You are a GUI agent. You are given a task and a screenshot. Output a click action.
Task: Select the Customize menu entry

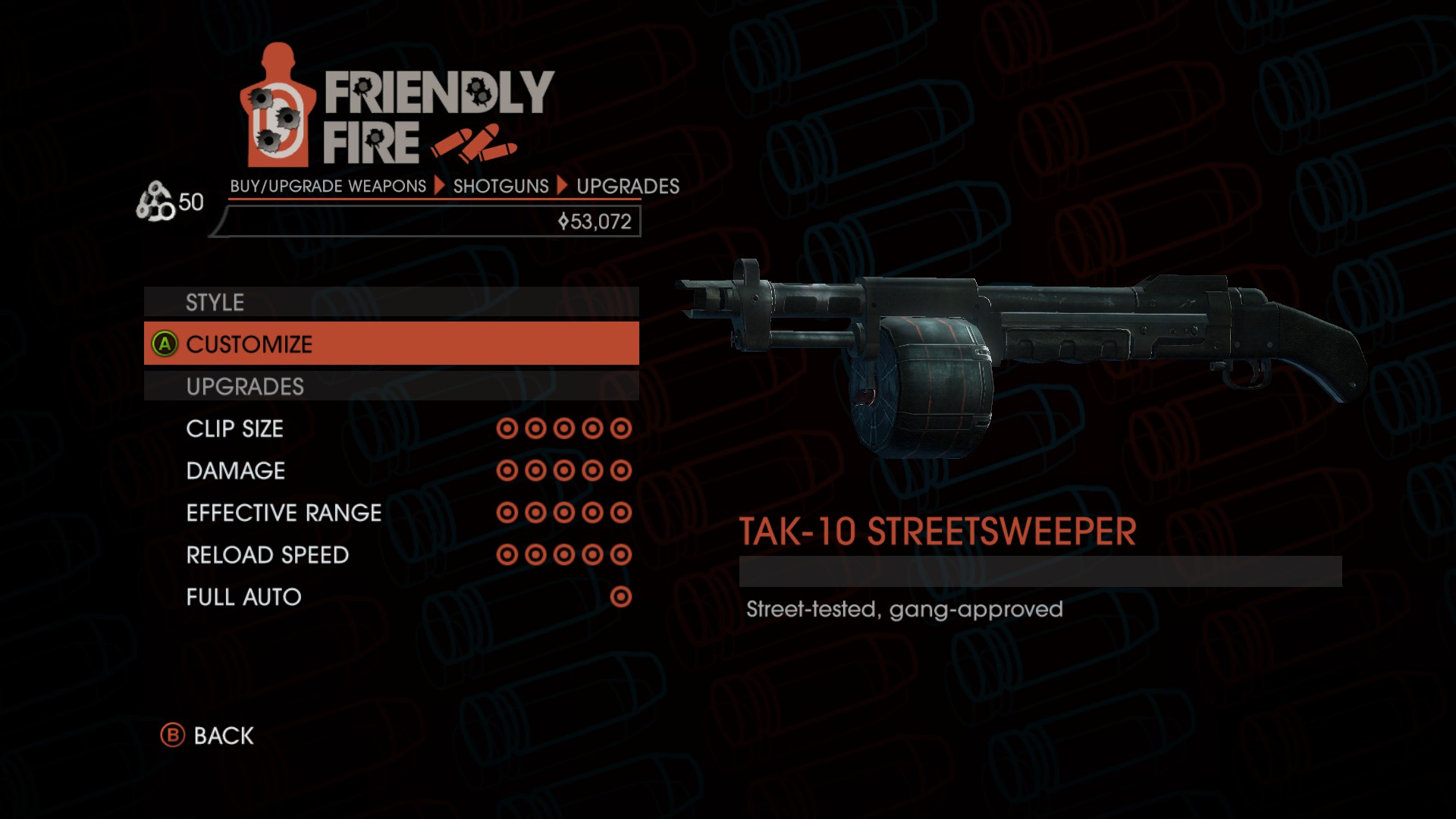pos(391,344)
